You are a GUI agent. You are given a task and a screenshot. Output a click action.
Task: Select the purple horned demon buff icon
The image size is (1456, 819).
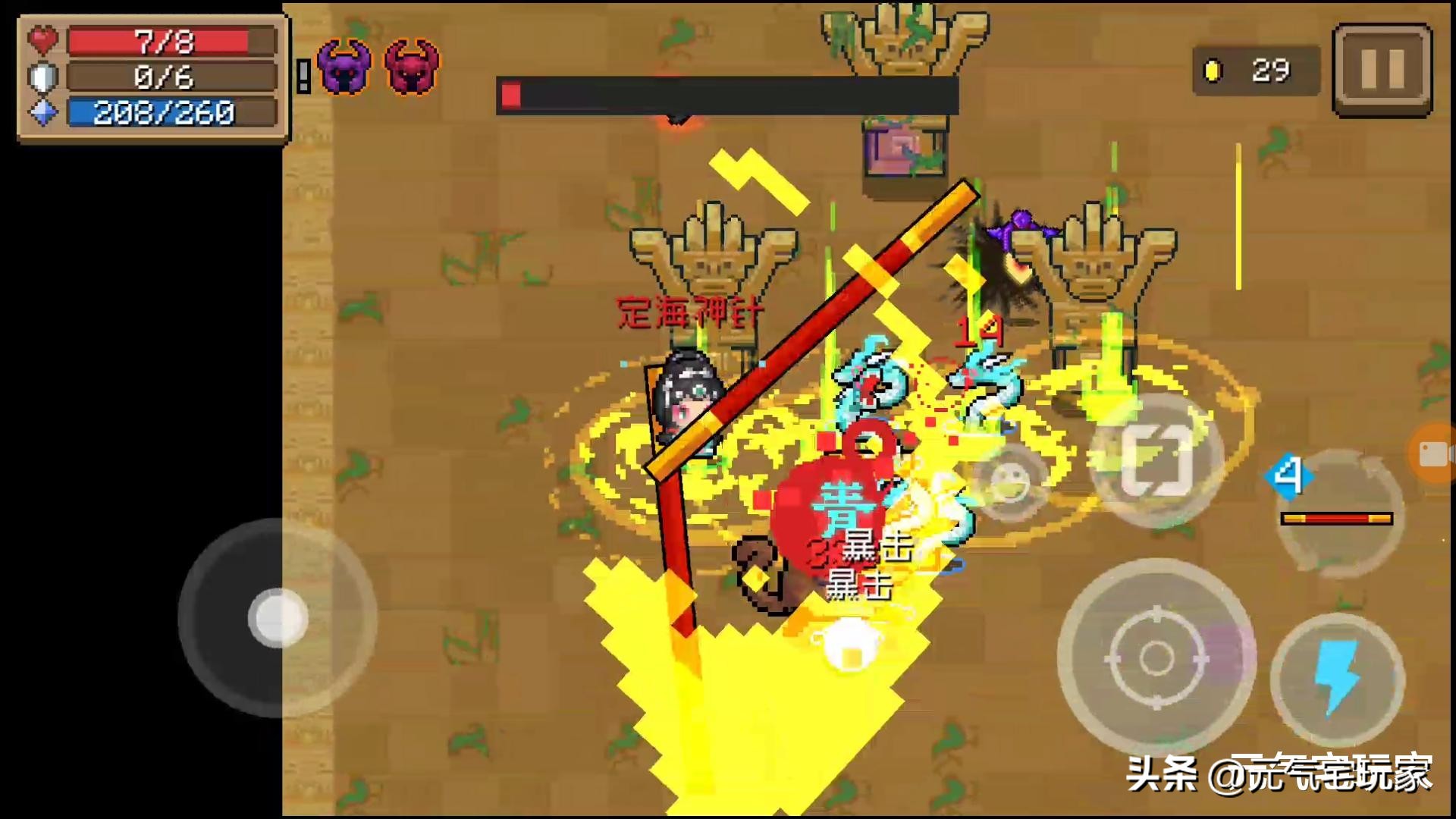click(344, 67)
